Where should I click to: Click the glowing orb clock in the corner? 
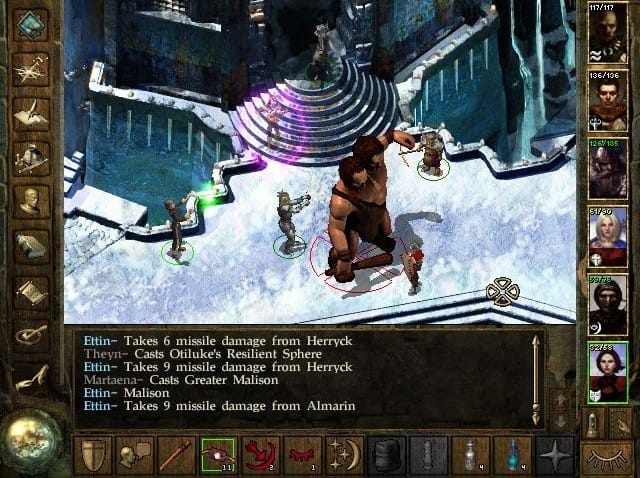tap(29, 440)
